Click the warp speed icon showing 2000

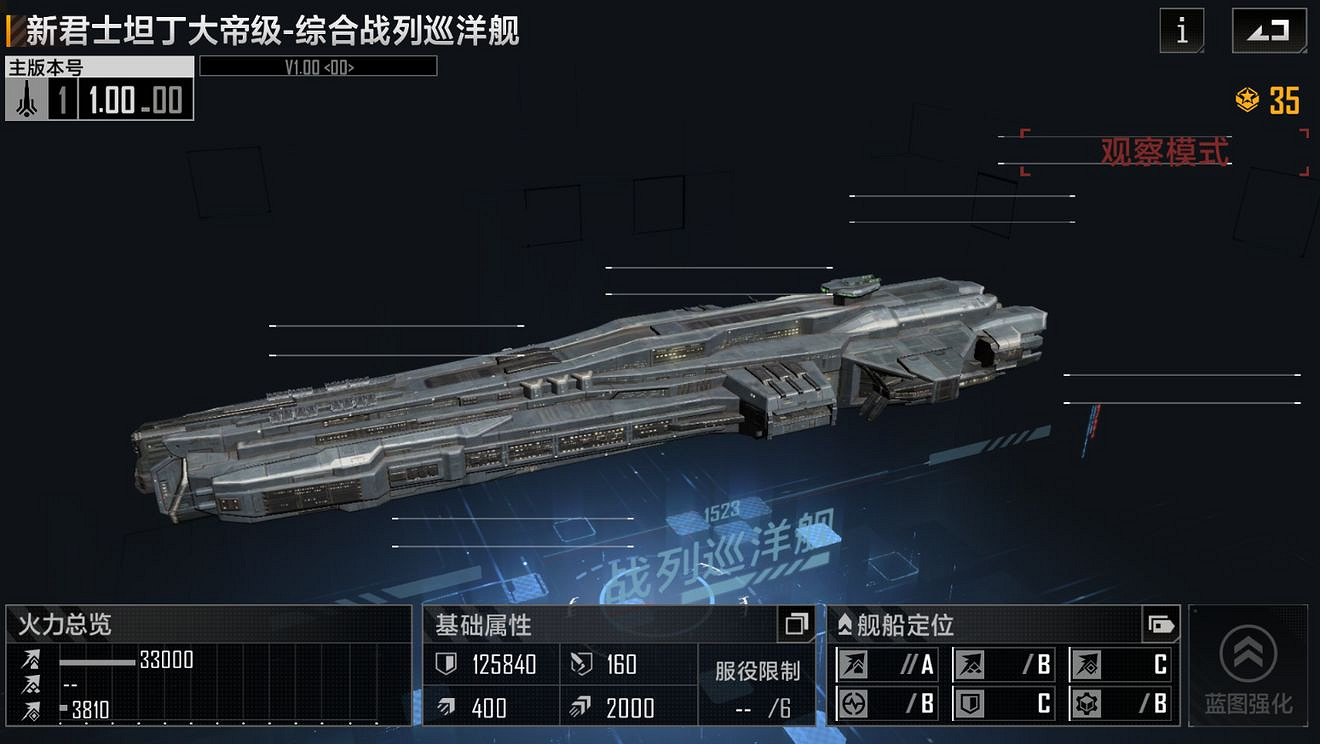pyautogui.click(x=579, y=706)
